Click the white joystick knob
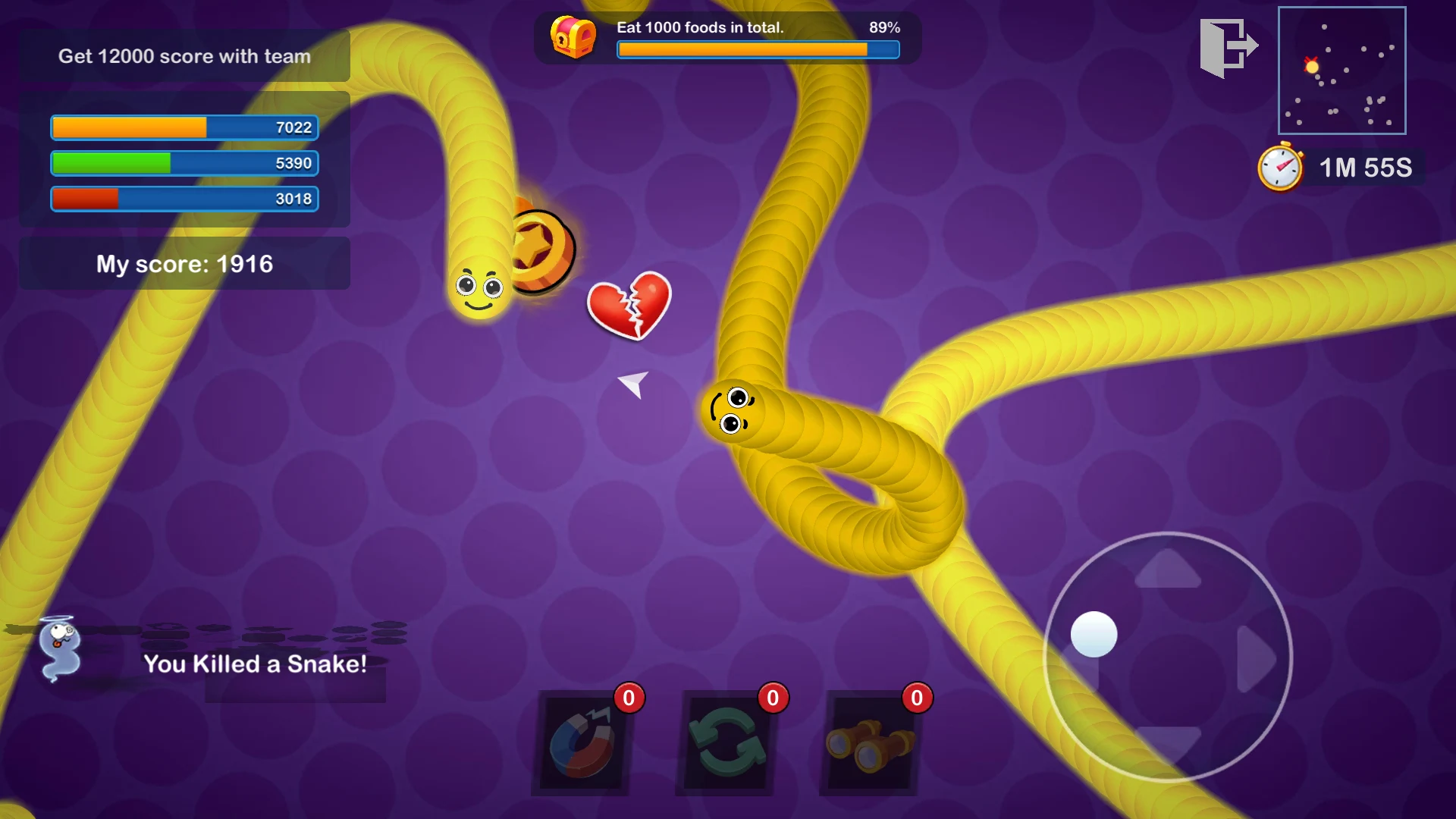Viewport: 1456px width, 819px height. click(1094, 634)
